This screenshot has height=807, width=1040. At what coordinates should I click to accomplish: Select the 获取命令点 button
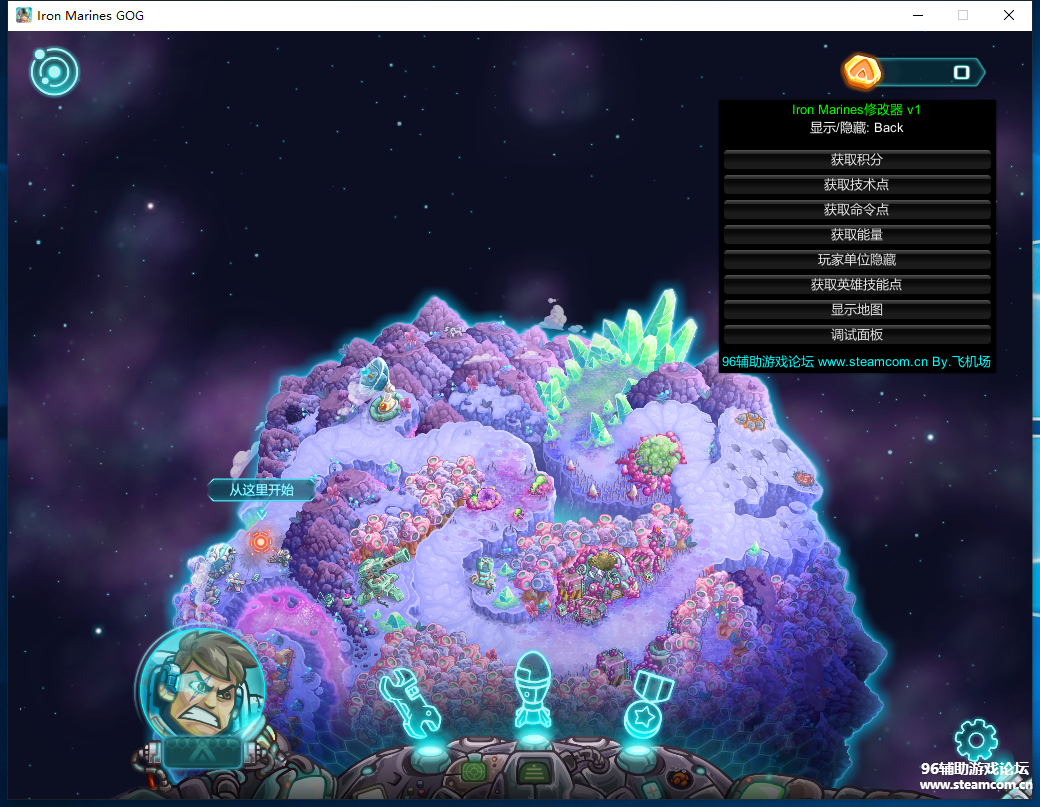coord(857,210)
